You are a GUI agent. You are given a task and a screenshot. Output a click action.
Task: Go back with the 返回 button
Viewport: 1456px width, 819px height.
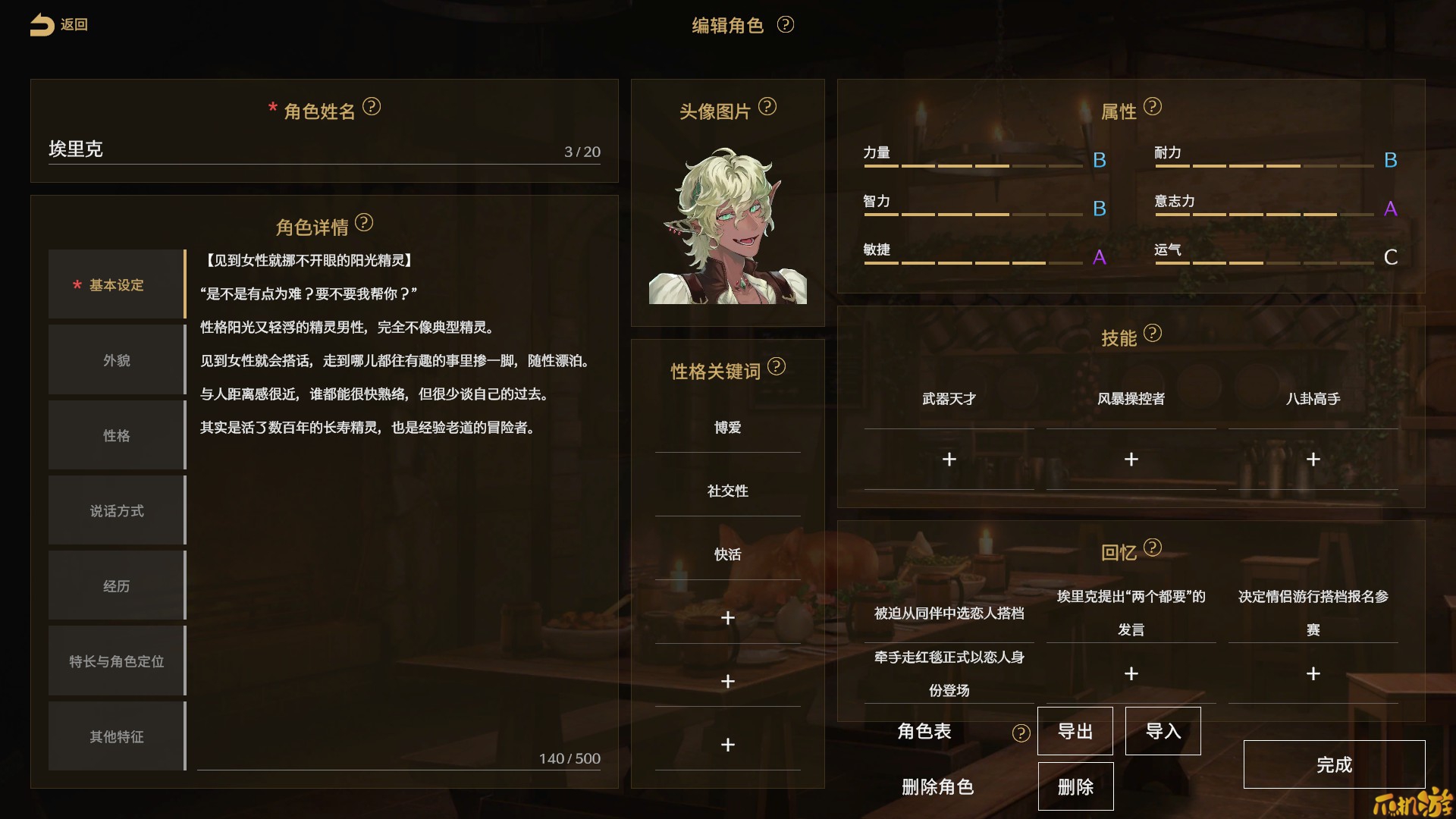point(59,25)
